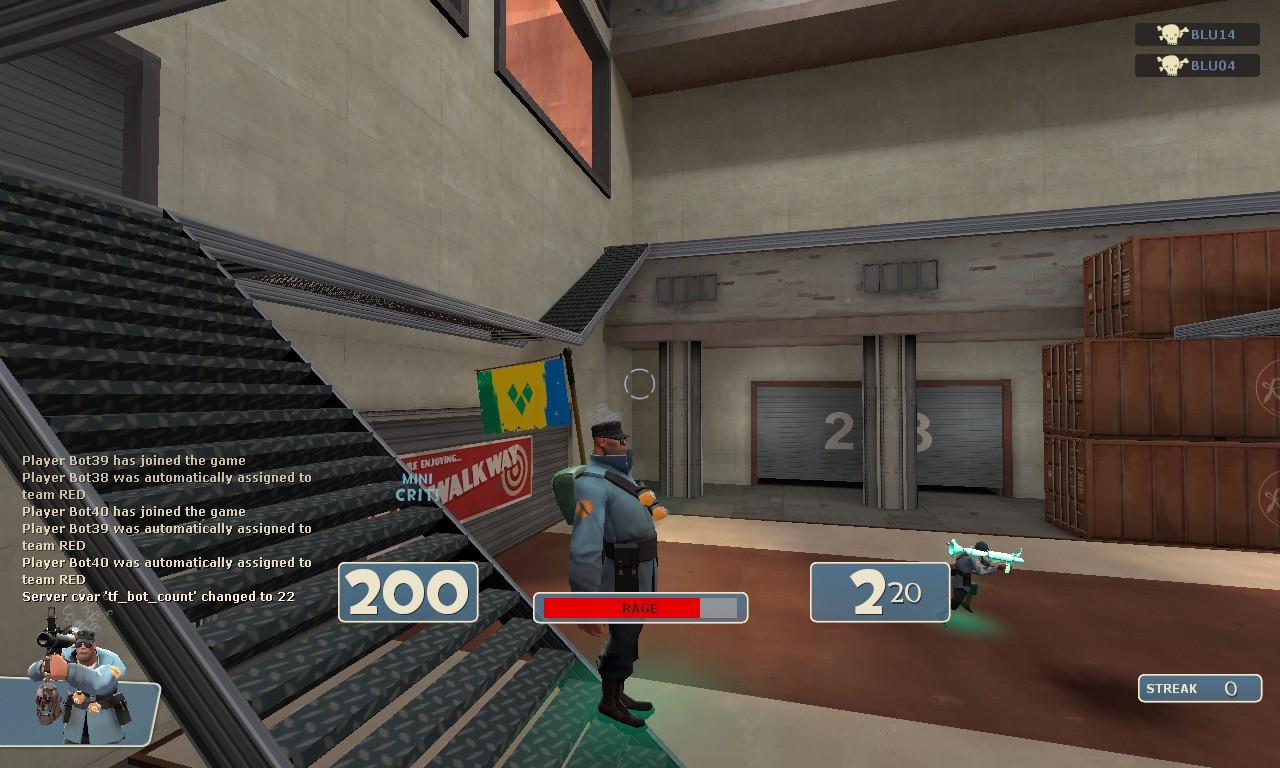1280x768 pixels.
Task: Select the BLU14 kill feed entry
Action: tap(1195, 35)
